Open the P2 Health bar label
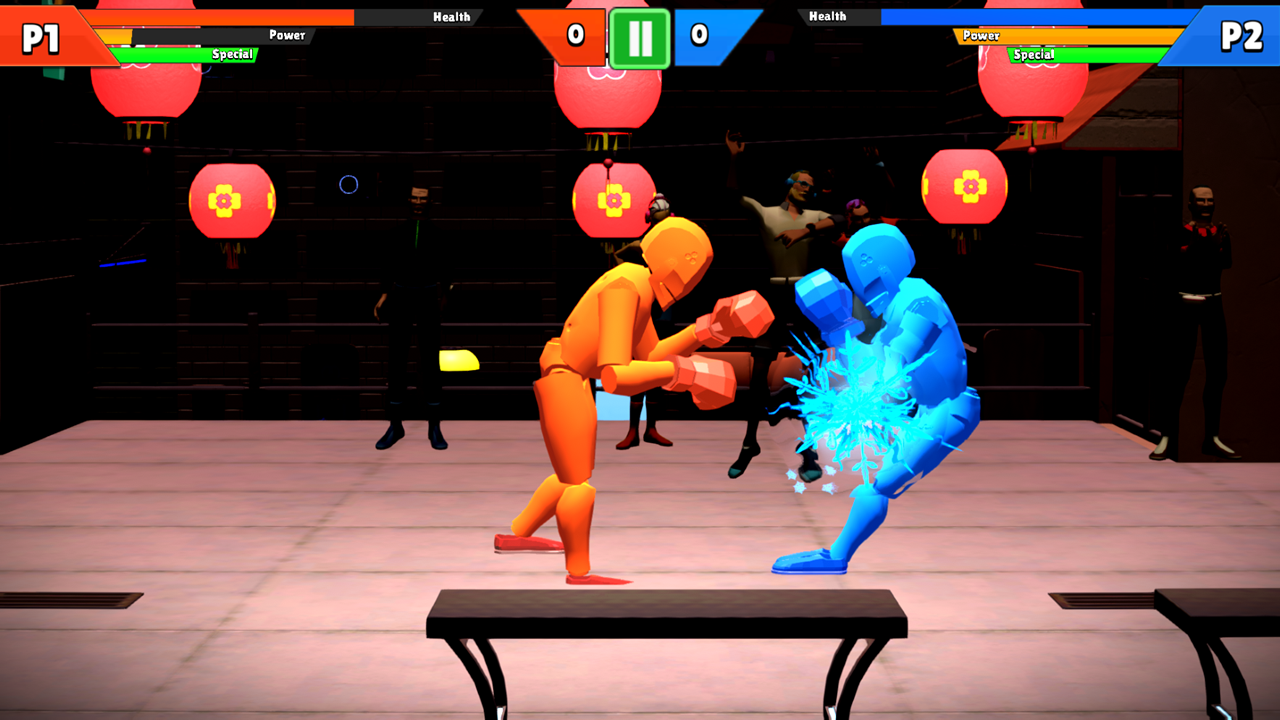Viewport: 1280px width, 720px height. [x=829, y=16]
